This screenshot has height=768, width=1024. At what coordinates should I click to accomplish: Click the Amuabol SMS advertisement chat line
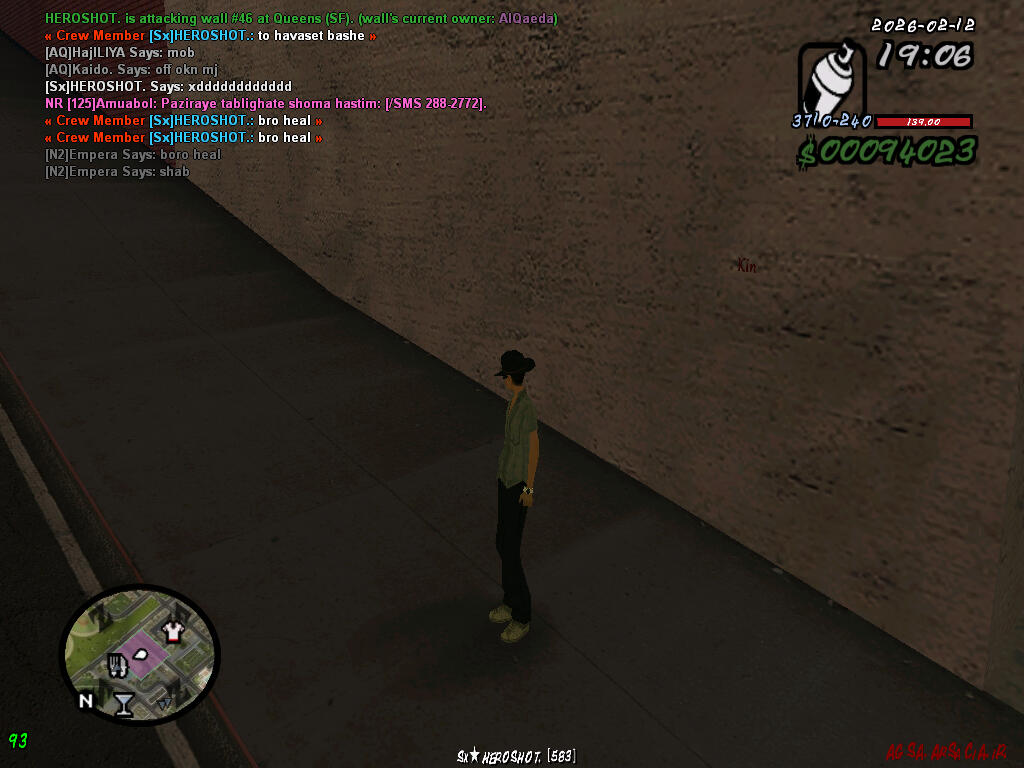265,104
